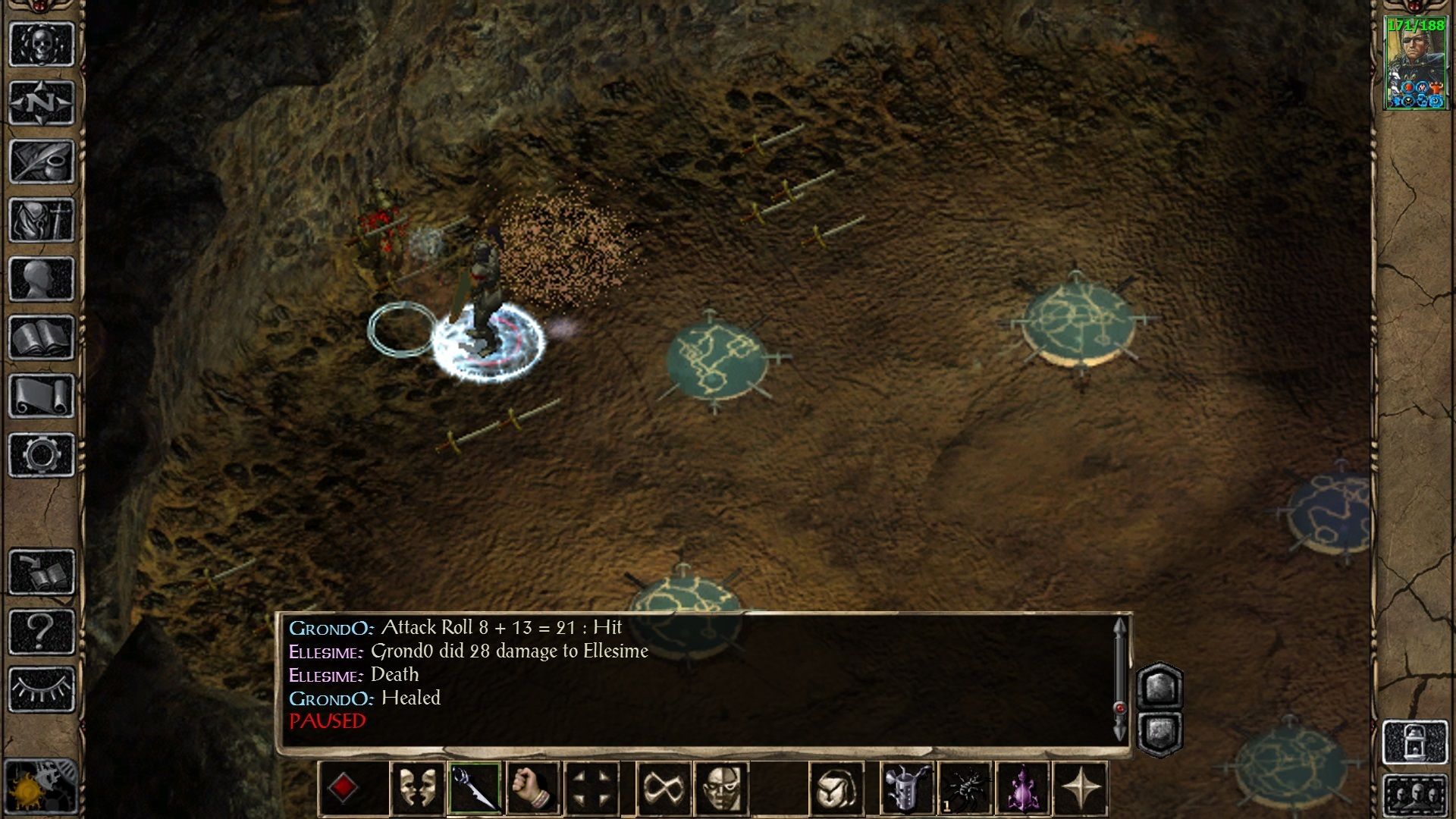Open the inventory screen button
1456x819 pixels.
(x=42, y=220)
